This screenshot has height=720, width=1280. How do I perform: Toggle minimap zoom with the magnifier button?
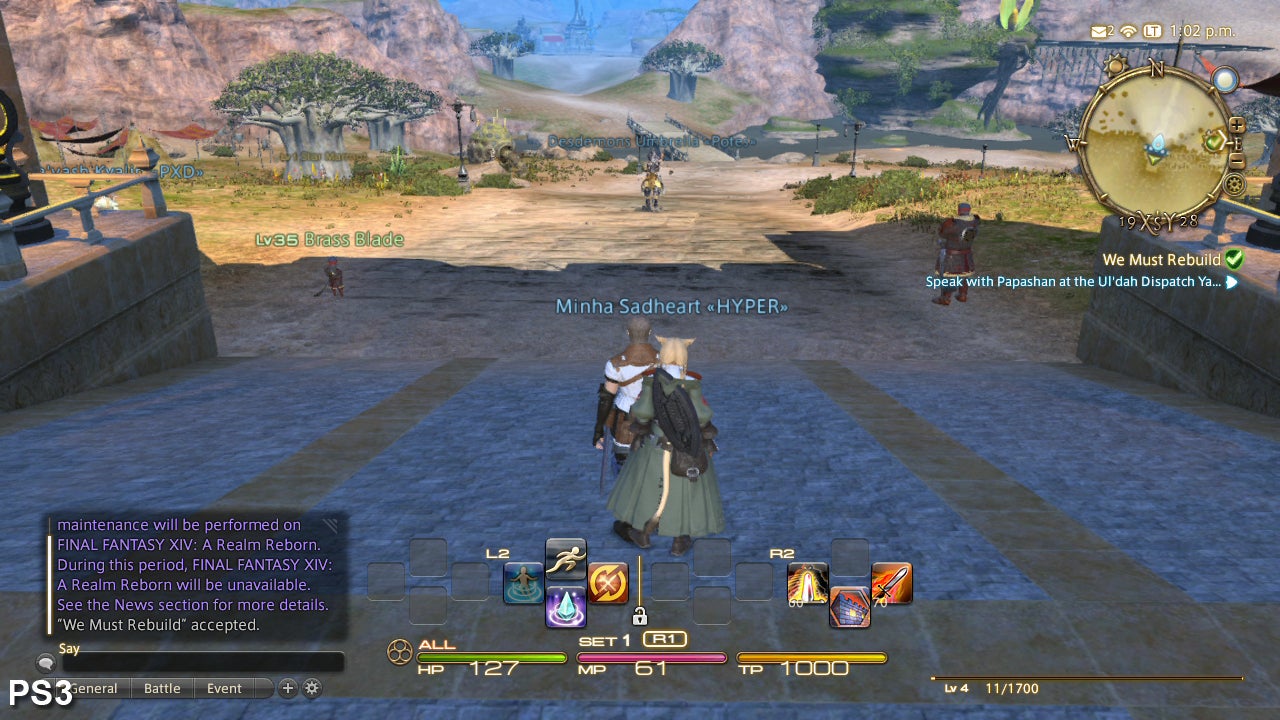(x=1238, y=126)
